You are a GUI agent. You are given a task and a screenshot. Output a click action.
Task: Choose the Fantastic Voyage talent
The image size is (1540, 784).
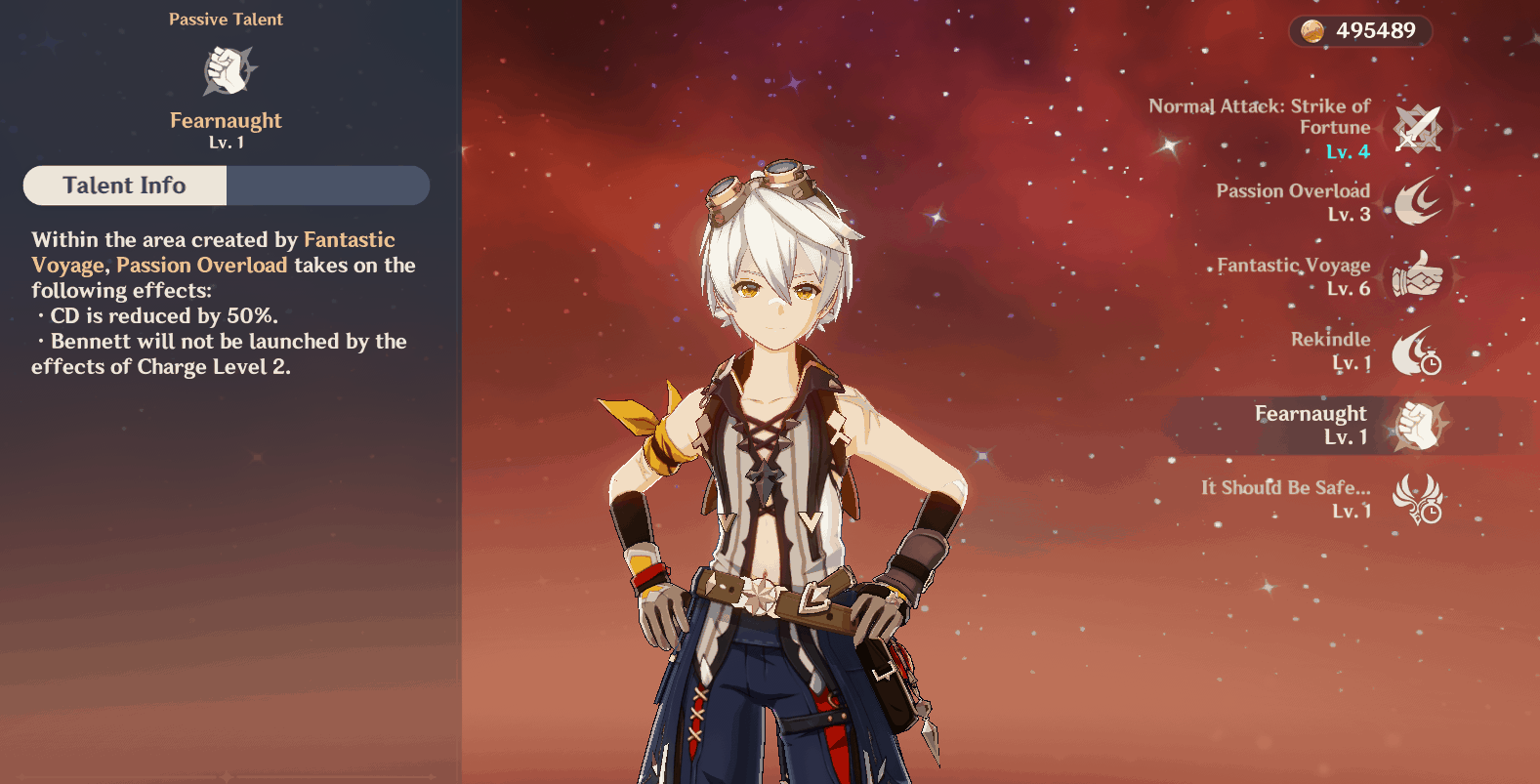point(1417,276)
